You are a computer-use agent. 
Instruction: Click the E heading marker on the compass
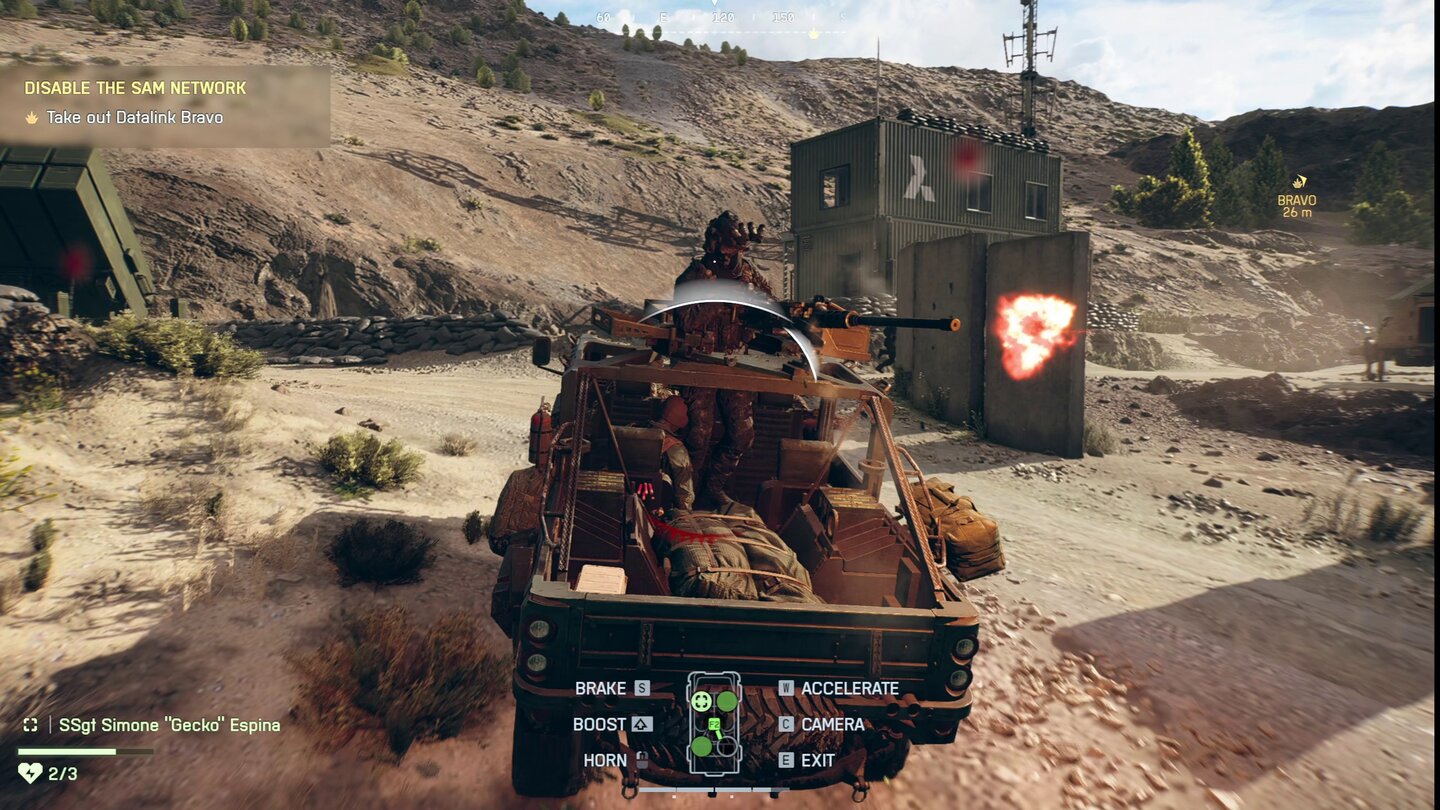click(664, 17)
